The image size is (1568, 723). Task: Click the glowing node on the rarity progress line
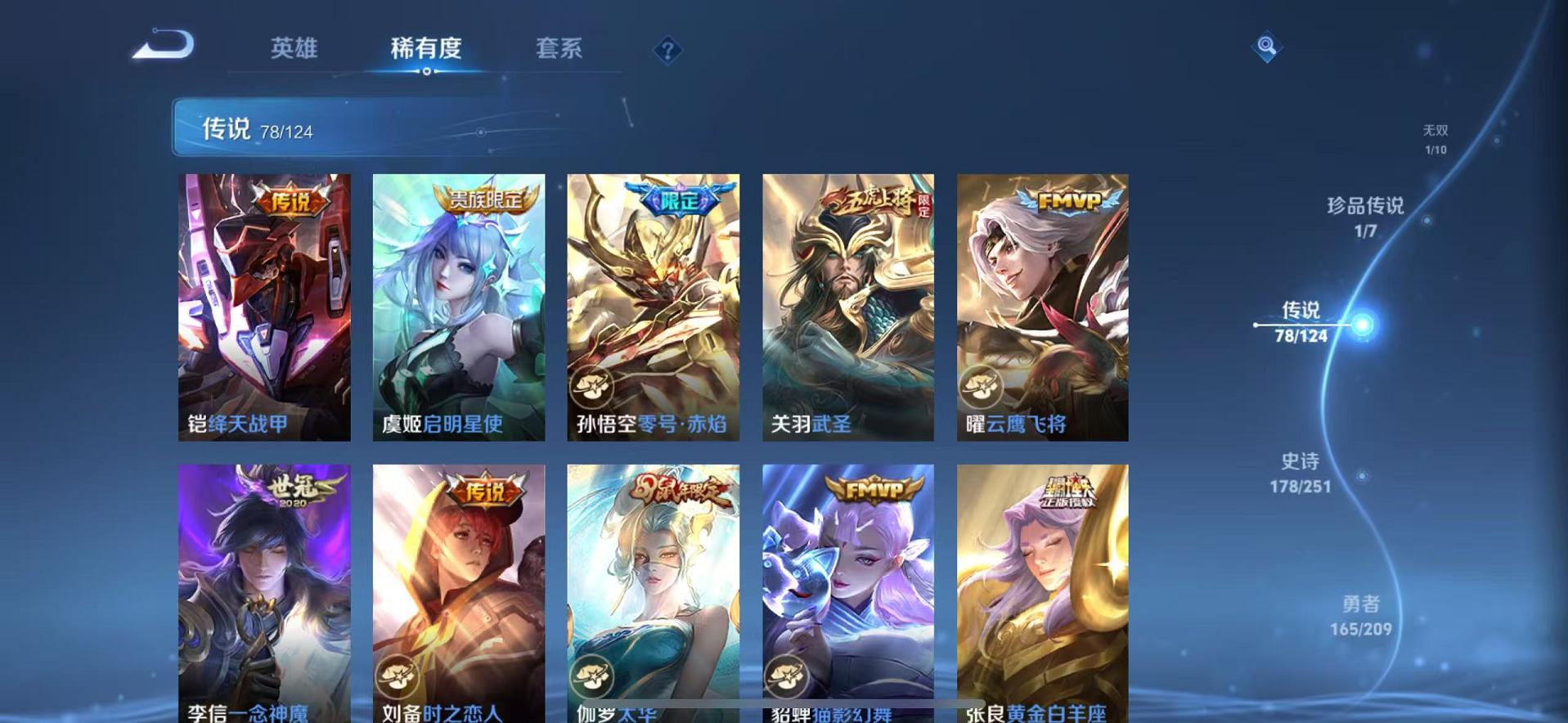click(x=1363, y=326)
